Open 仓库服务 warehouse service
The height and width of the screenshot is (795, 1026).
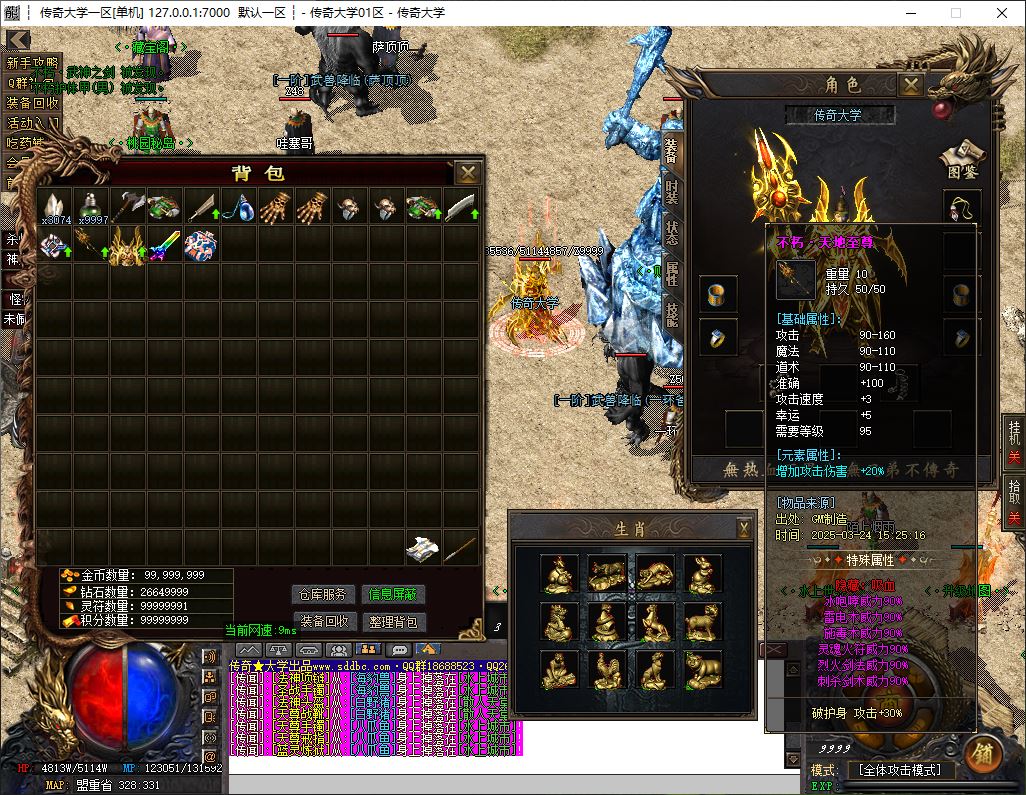[323, 594]
